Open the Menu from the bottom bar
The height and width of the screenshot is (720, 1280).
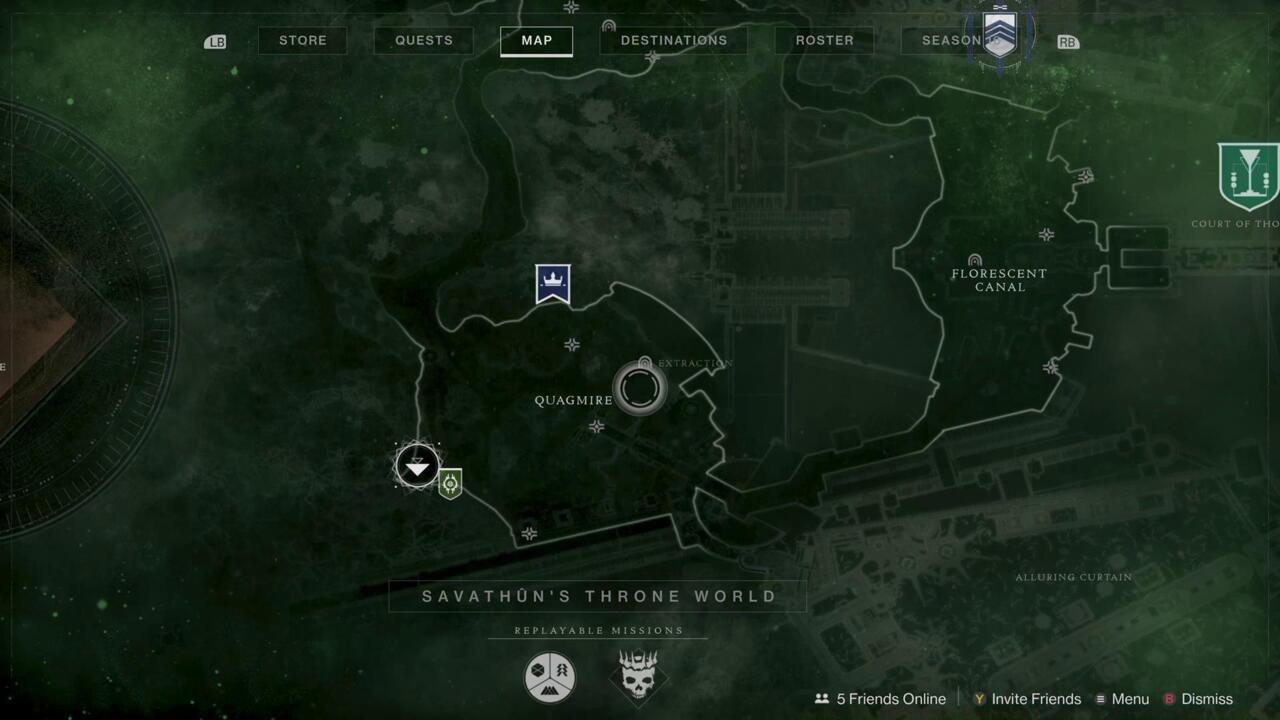pos(1128,699)
